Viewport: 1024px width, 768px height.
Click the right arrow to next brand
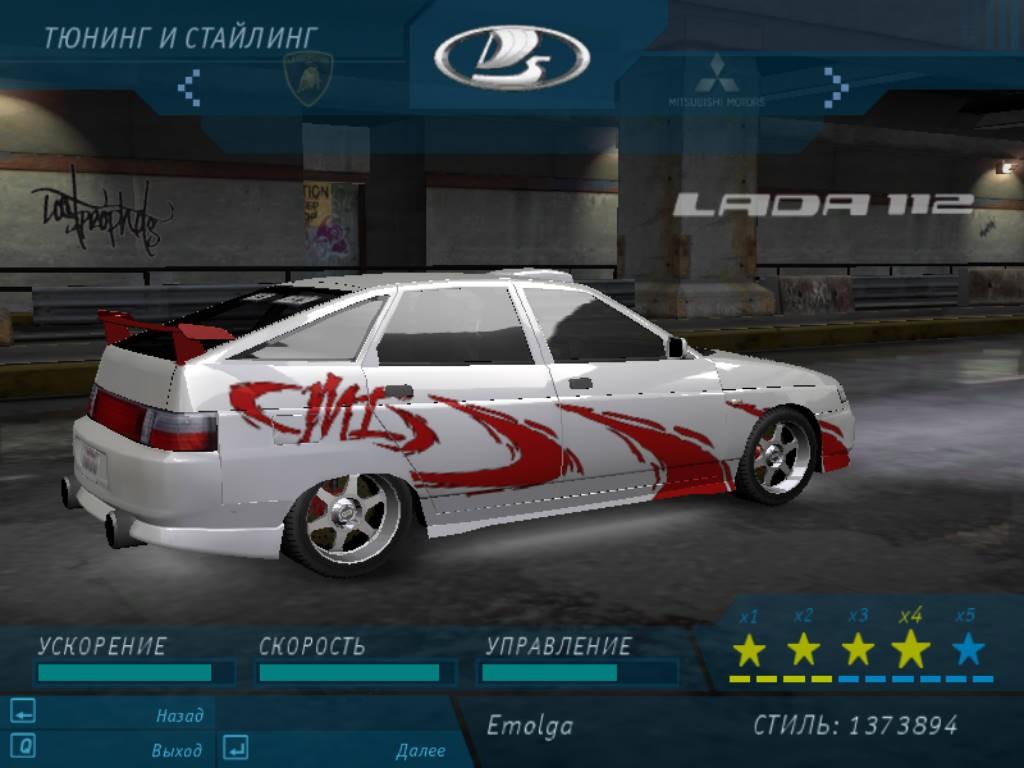(835, 87)
